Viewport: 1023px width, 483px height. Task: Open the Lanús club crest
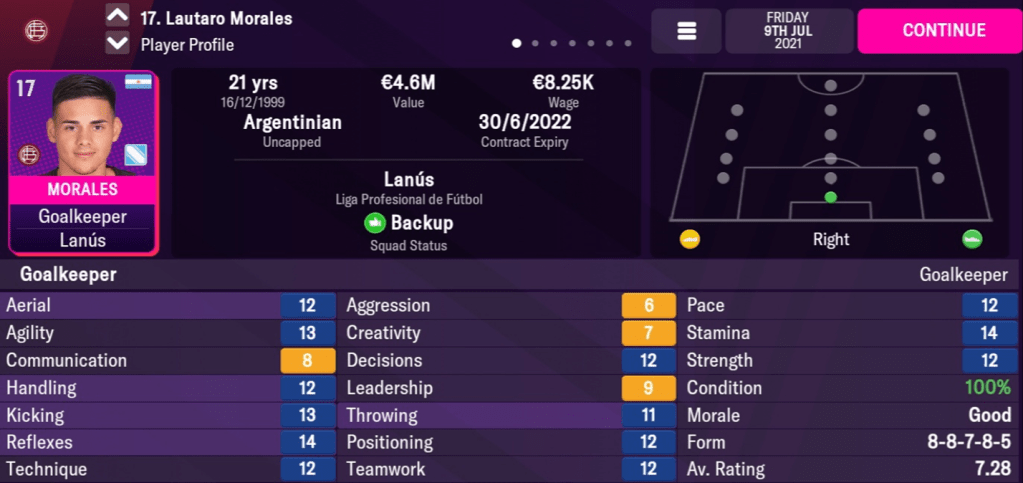pos(36,31)
